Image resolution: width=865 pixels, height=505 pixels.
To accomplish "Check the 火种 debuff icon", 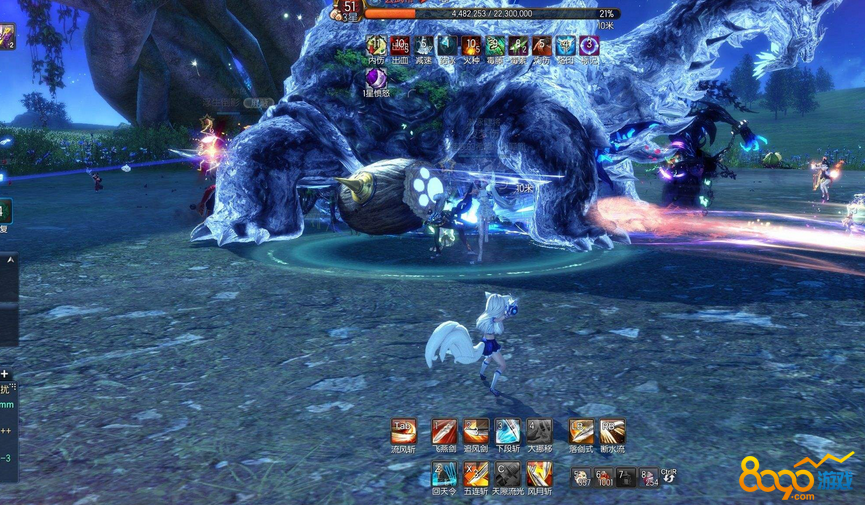I will click(x=471, y=46).
